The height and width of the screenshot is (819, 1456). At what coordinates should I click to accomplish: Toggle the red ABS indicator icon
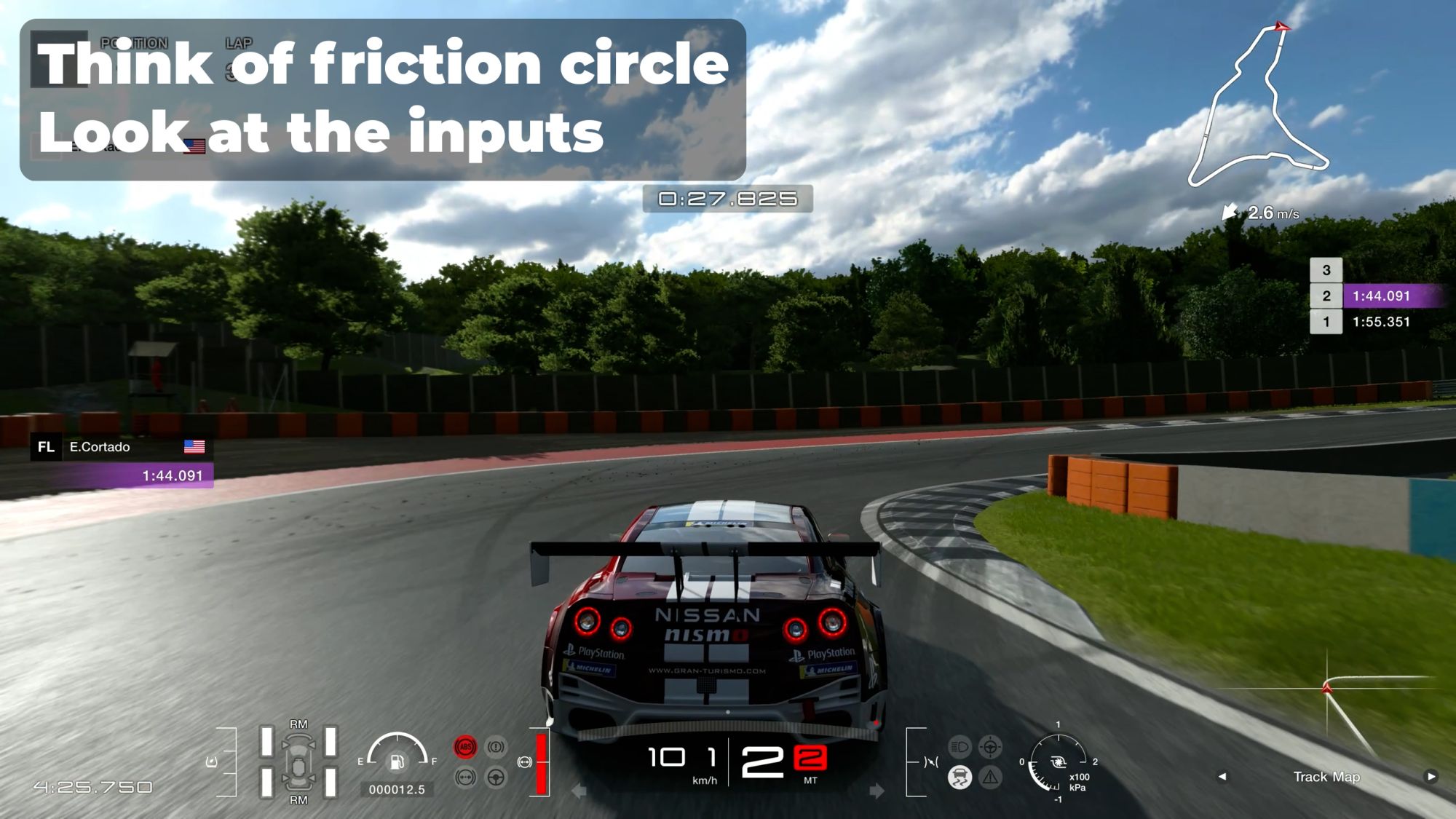(465, 747)
